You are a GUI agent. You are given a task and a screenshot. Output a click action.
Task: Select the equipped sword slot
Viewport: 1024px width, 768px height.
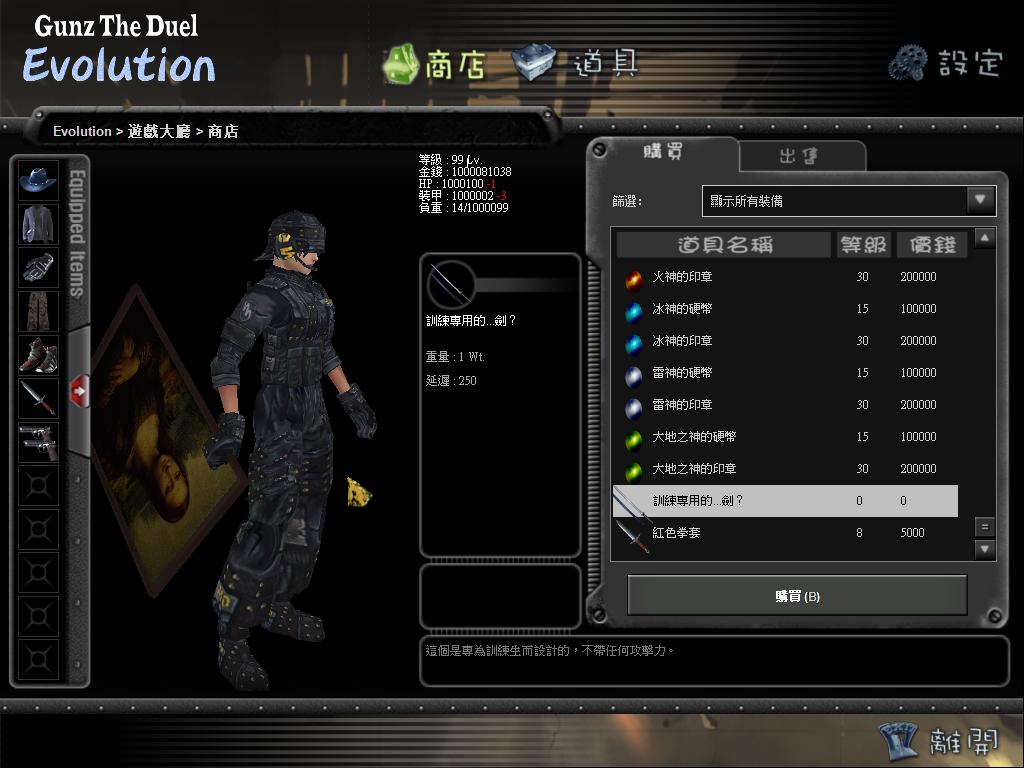[x=39, y=398]
